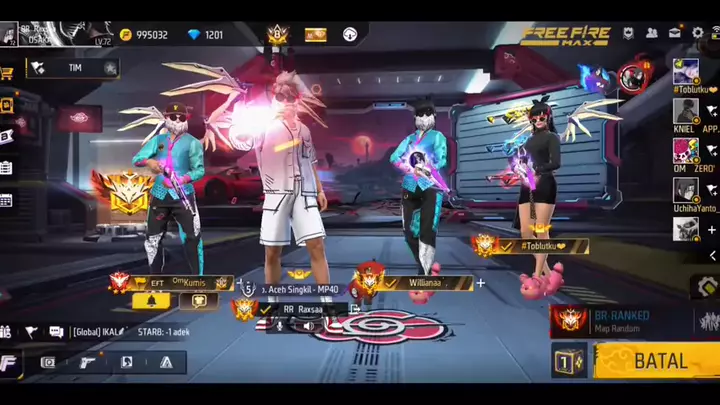Open the pistol weapon loadout tab
The height and width of the screenshot is (405, 720).
(88, 362)
